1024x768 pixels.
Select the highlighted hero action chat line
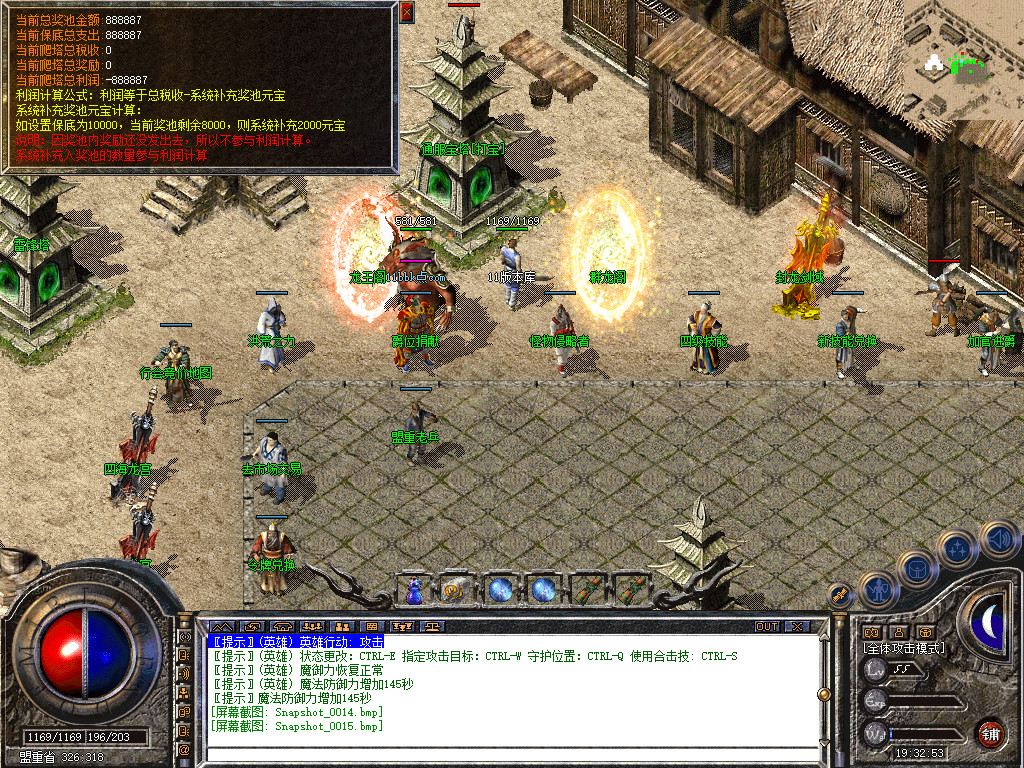(x=296, y=641)
